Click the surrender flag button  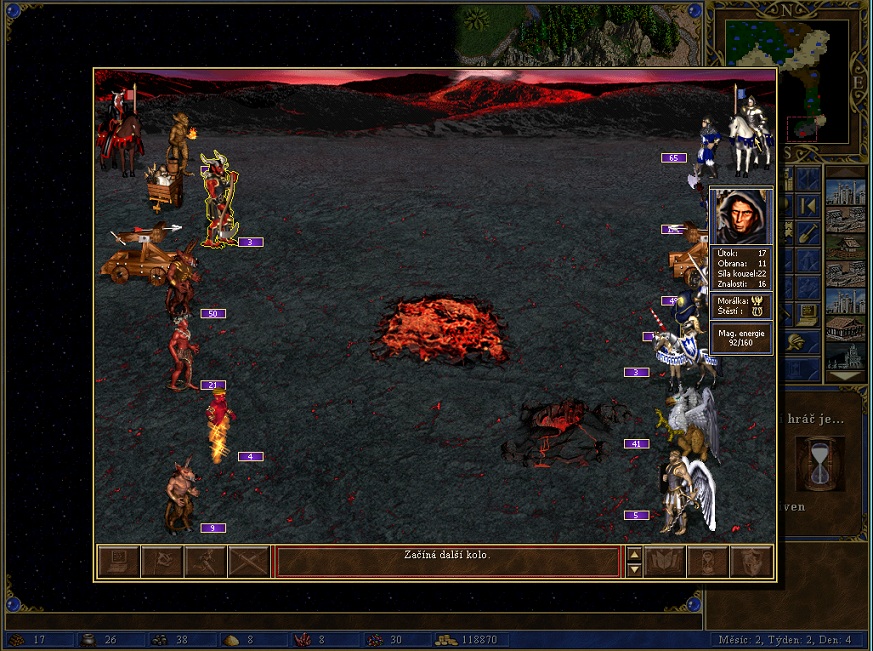162,562
